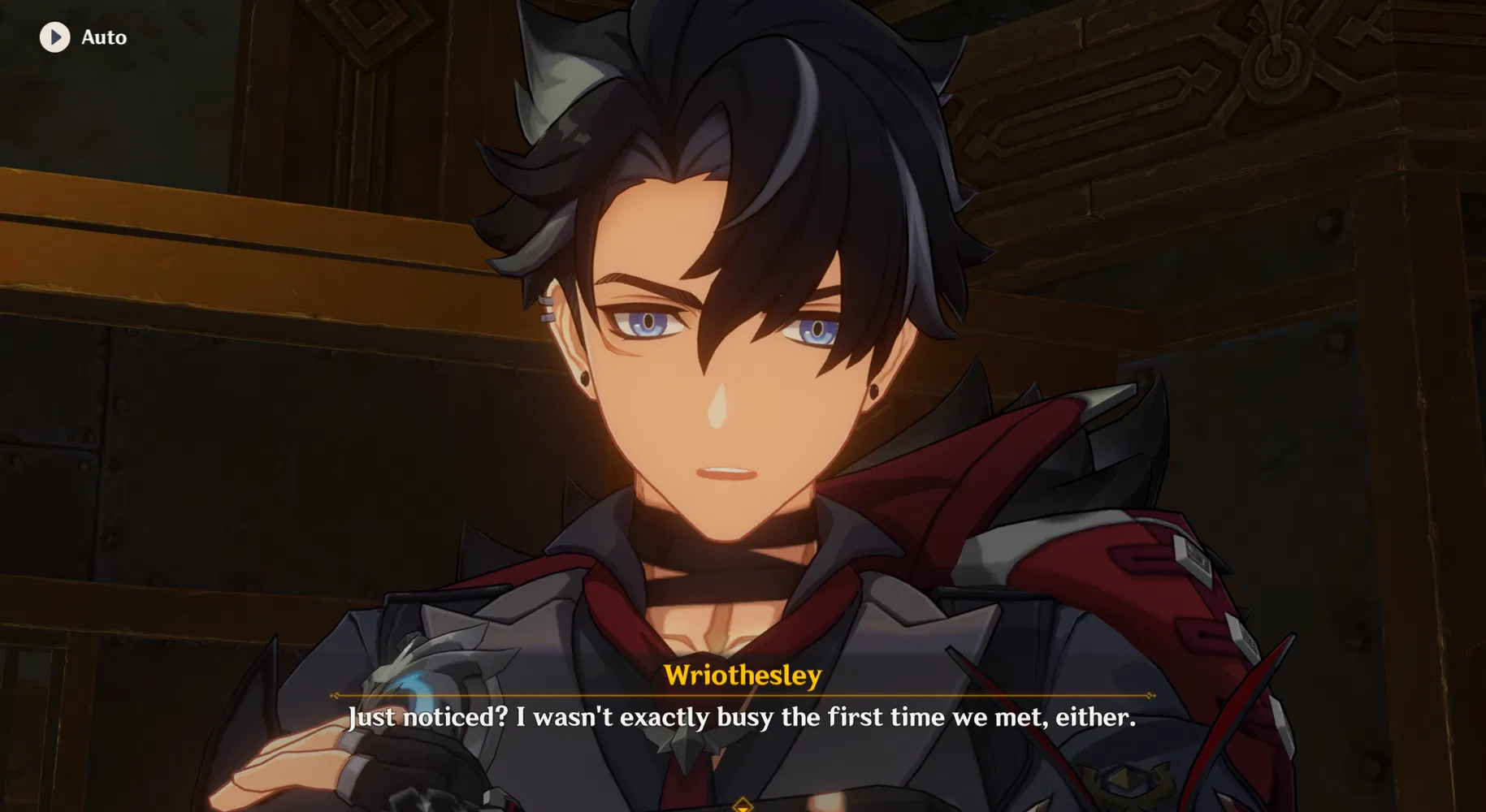Click the circular white play button
The image size is (1486, 812).
[x=54, y=37]
